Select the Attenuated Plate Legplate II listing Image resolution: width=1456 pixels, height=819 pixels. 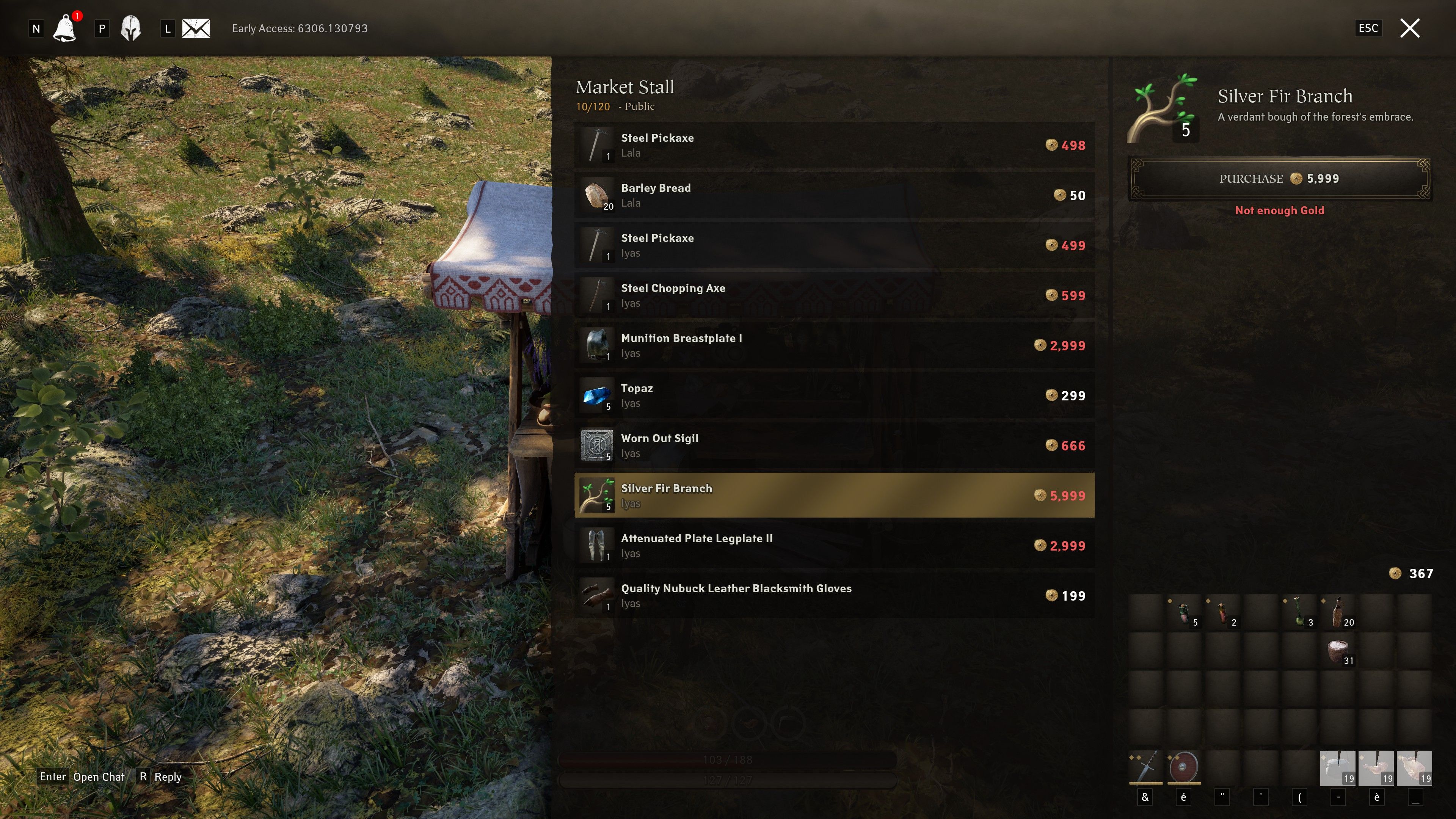(x=834, y=546)
